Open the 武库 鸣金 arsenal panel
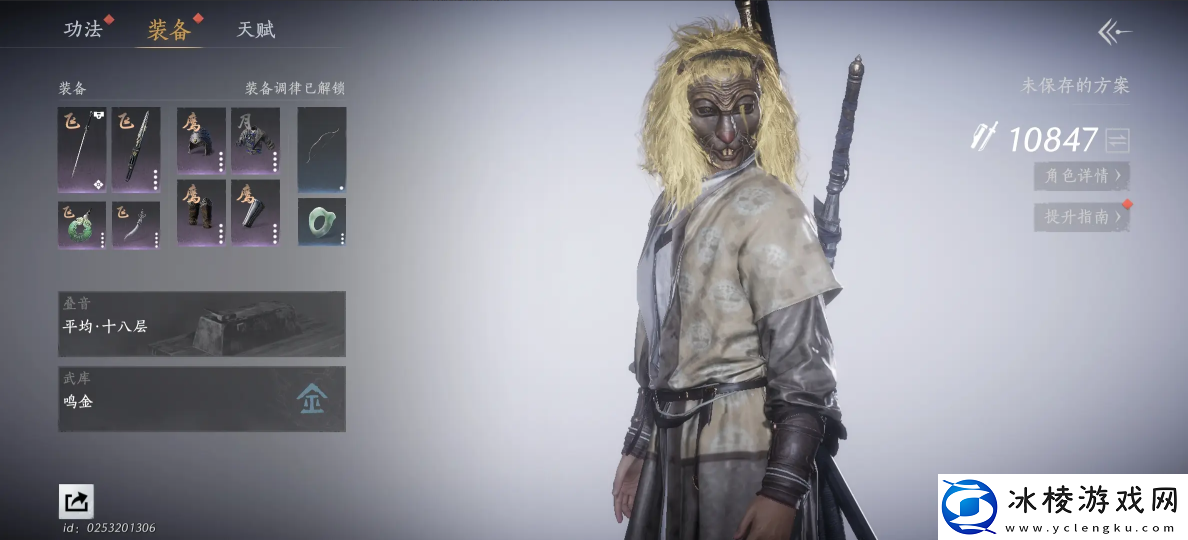The height and width of the screenshot is (540, 1188). [202, 399]
